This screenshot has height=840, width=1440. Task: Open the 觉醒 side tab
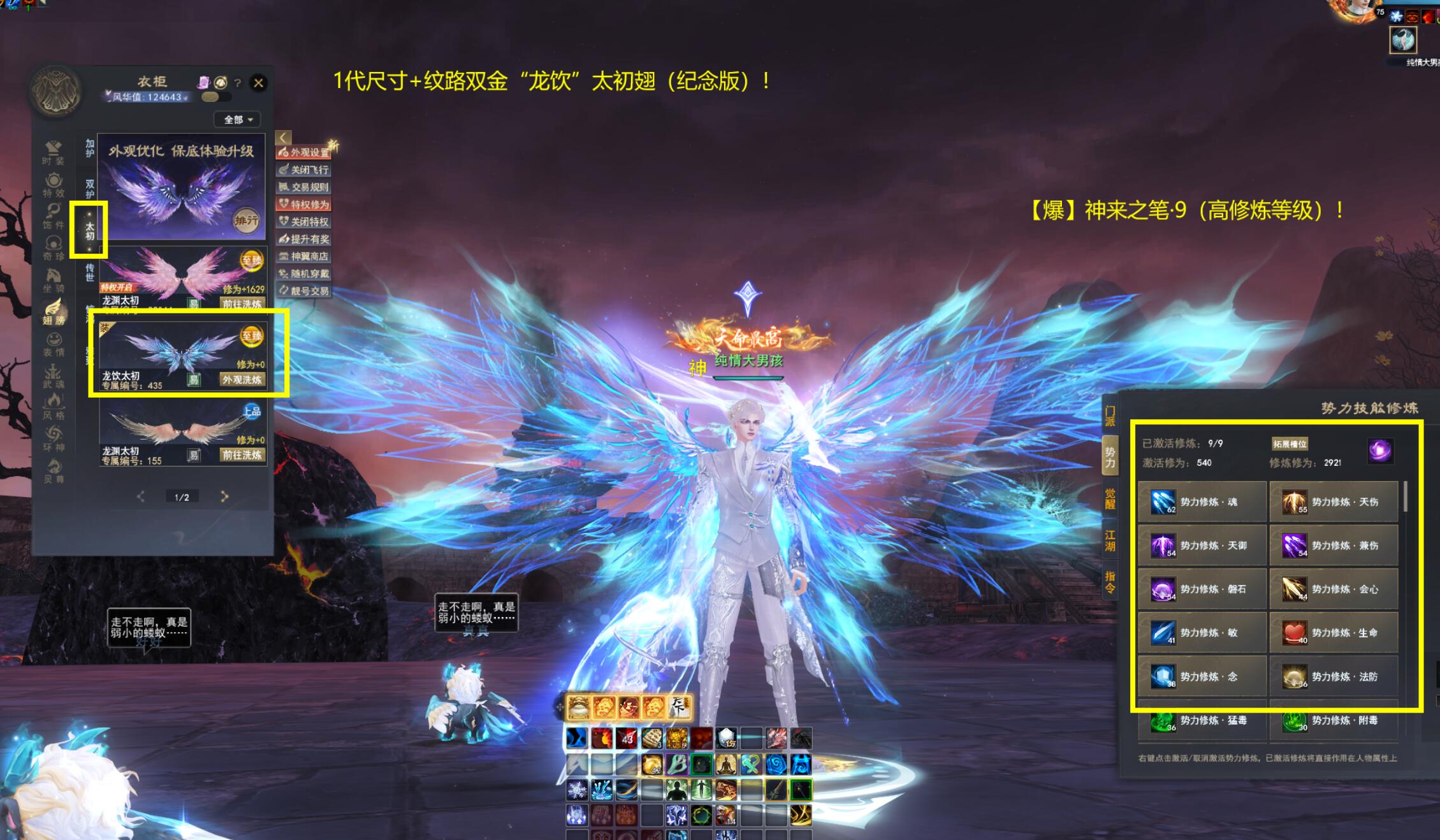click(x=1110, y=498)
